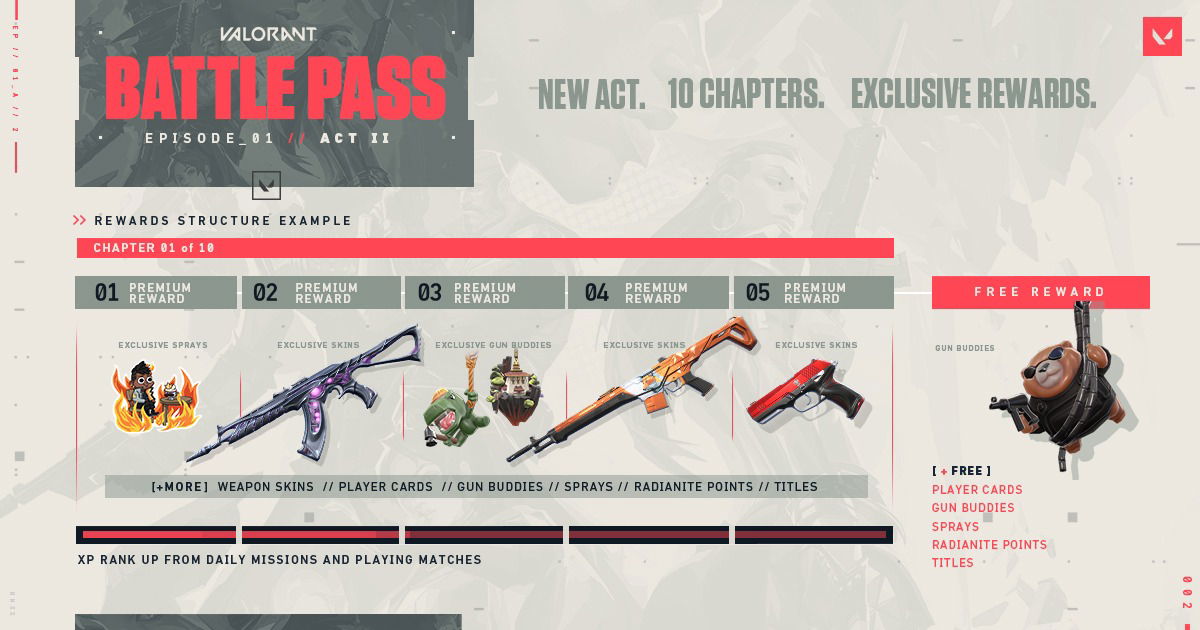The width and height of the screenshot is (1200, 630).
Task: Pick the orange and white rifle skin
Action: point(640,390)
